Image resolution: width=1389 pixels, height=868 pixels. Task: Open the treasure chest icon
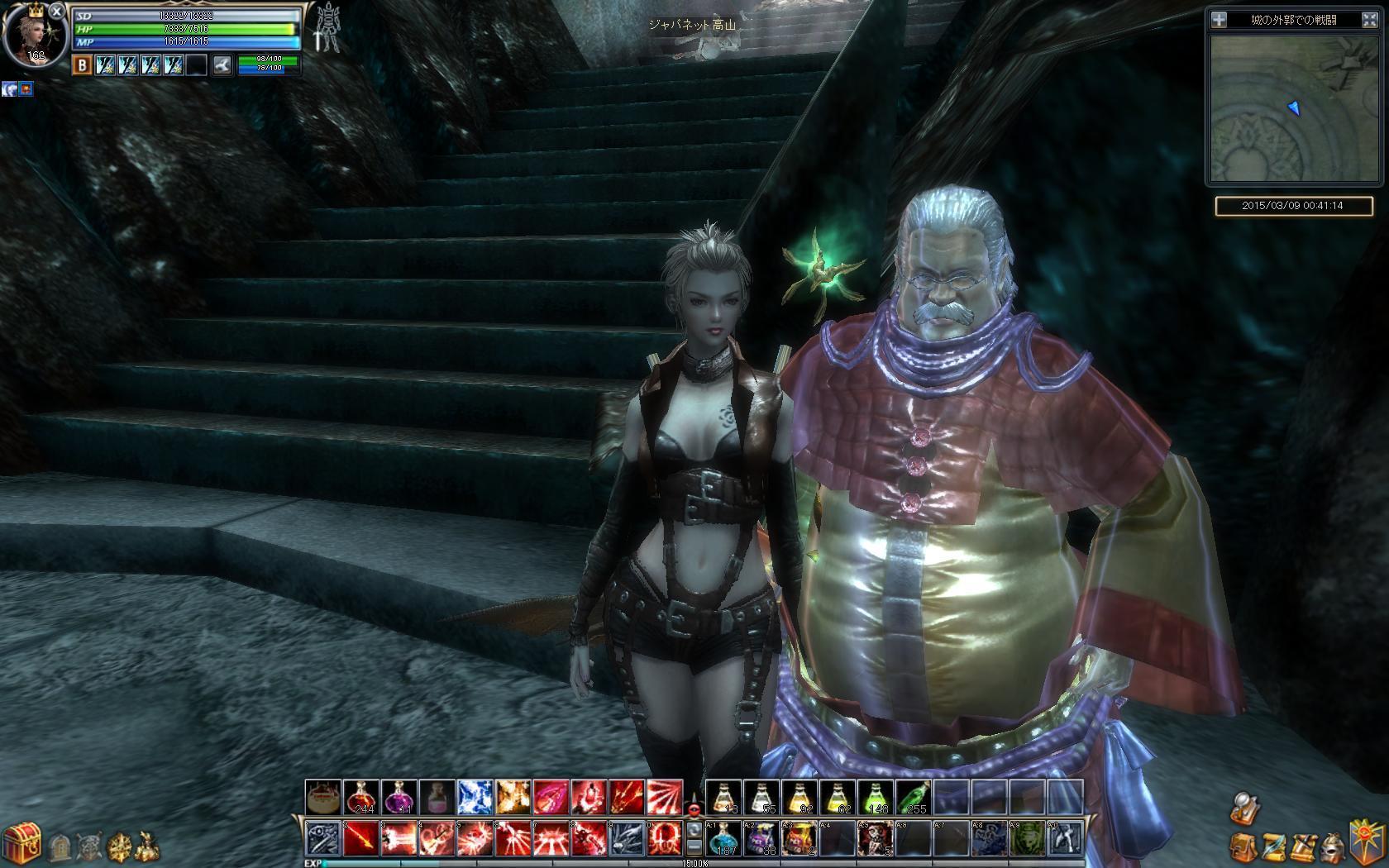(x=22, y=842)
